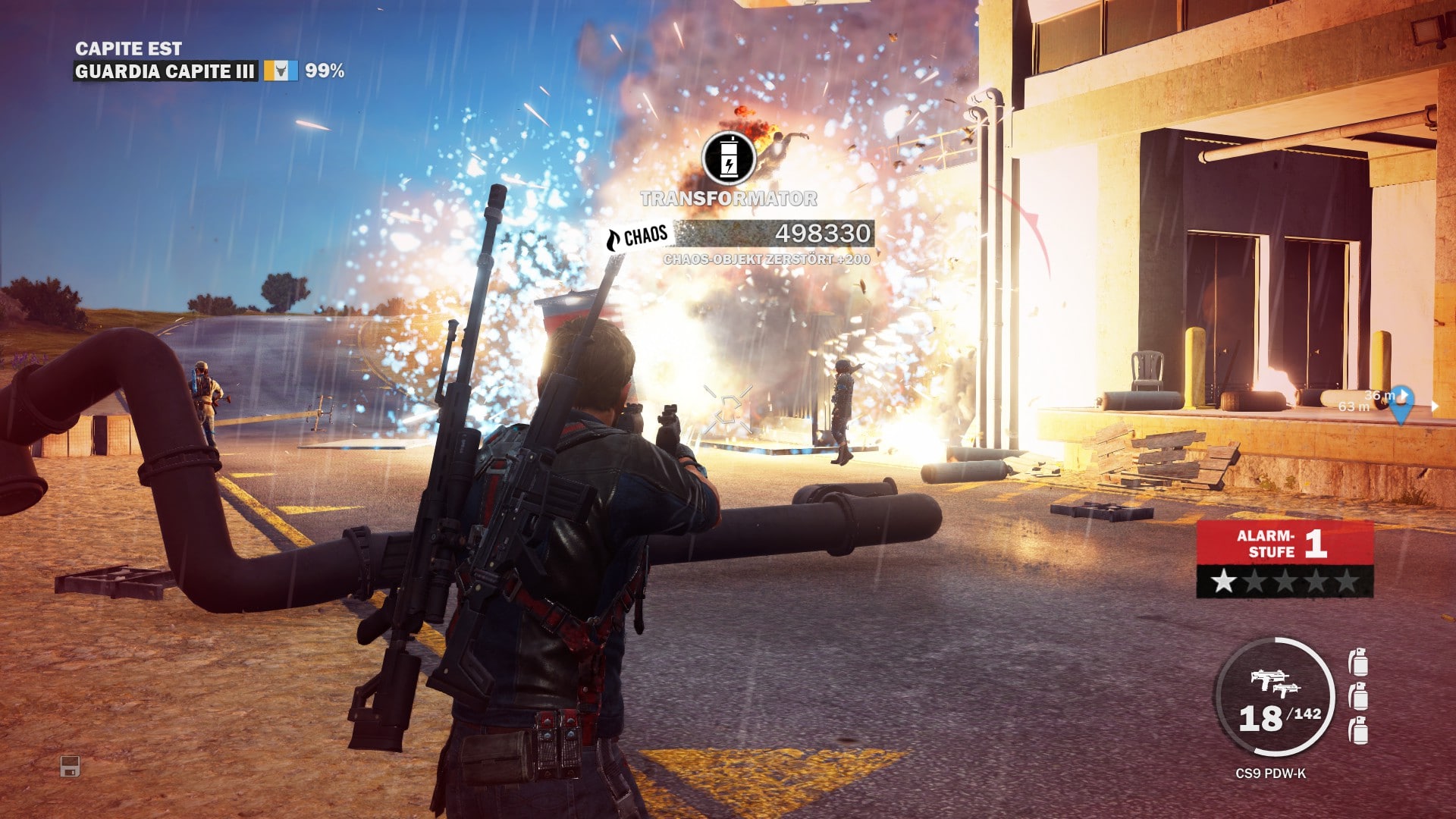This screenshot has height=819, width=1456.
Task: Click the bull flag icon beside settlement name
Action: [281, 71]
